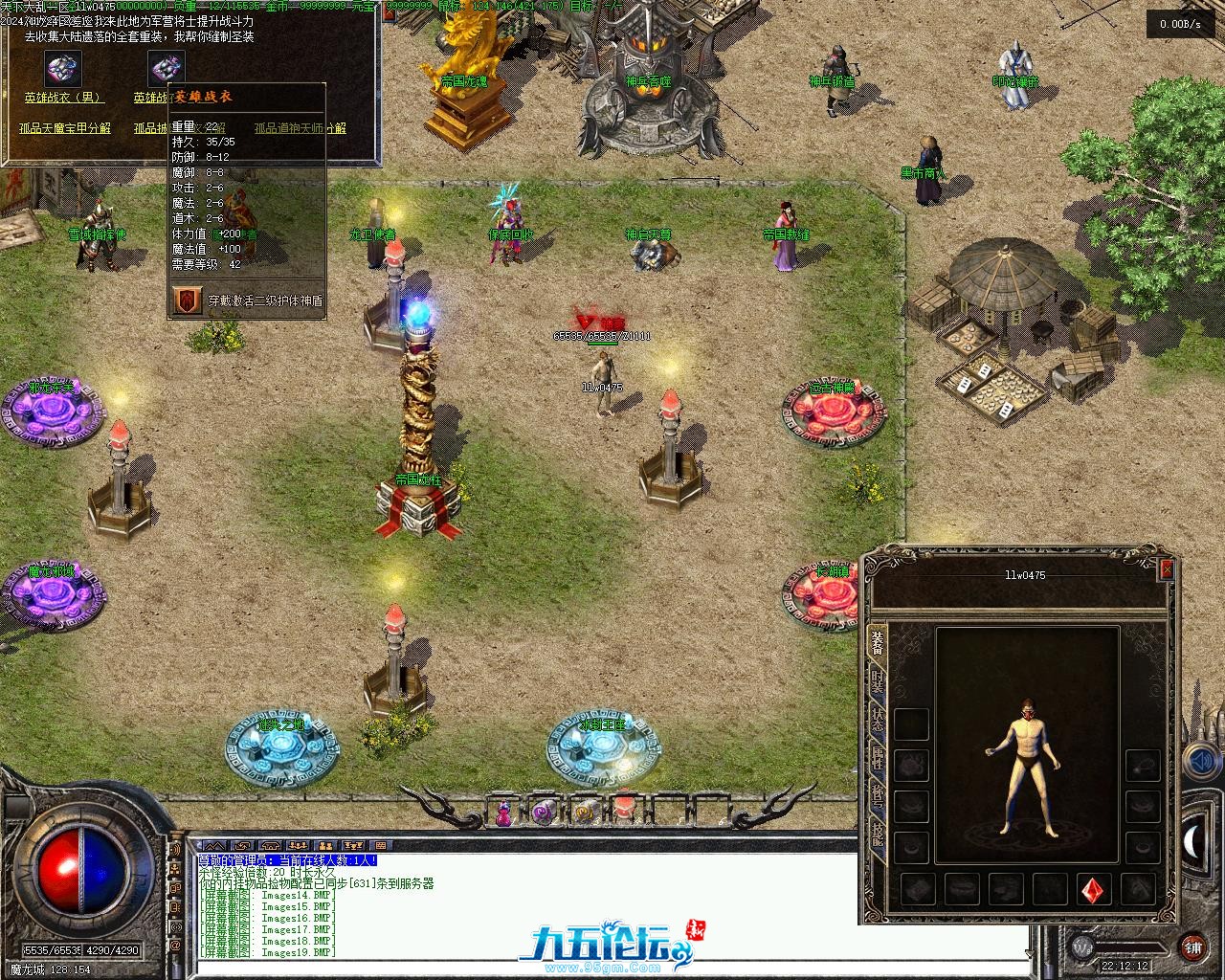The width and height of the screenshot is (1225, 980).
Task: Click the 0.00B/s network speed overlay
Action: point(1173,24)
